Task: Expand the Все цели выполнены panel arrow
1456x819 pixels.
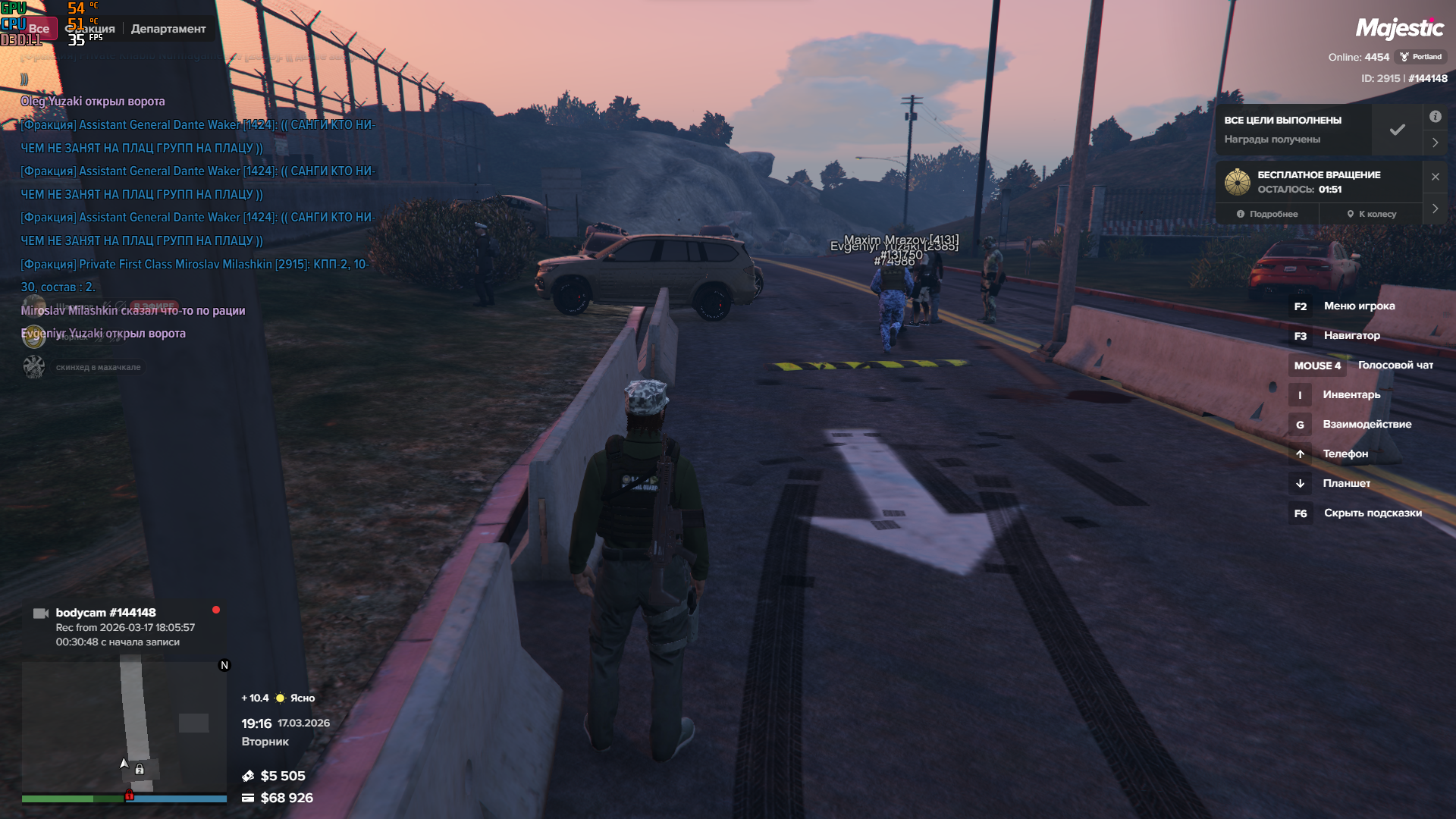Action: pos(1435,143)
